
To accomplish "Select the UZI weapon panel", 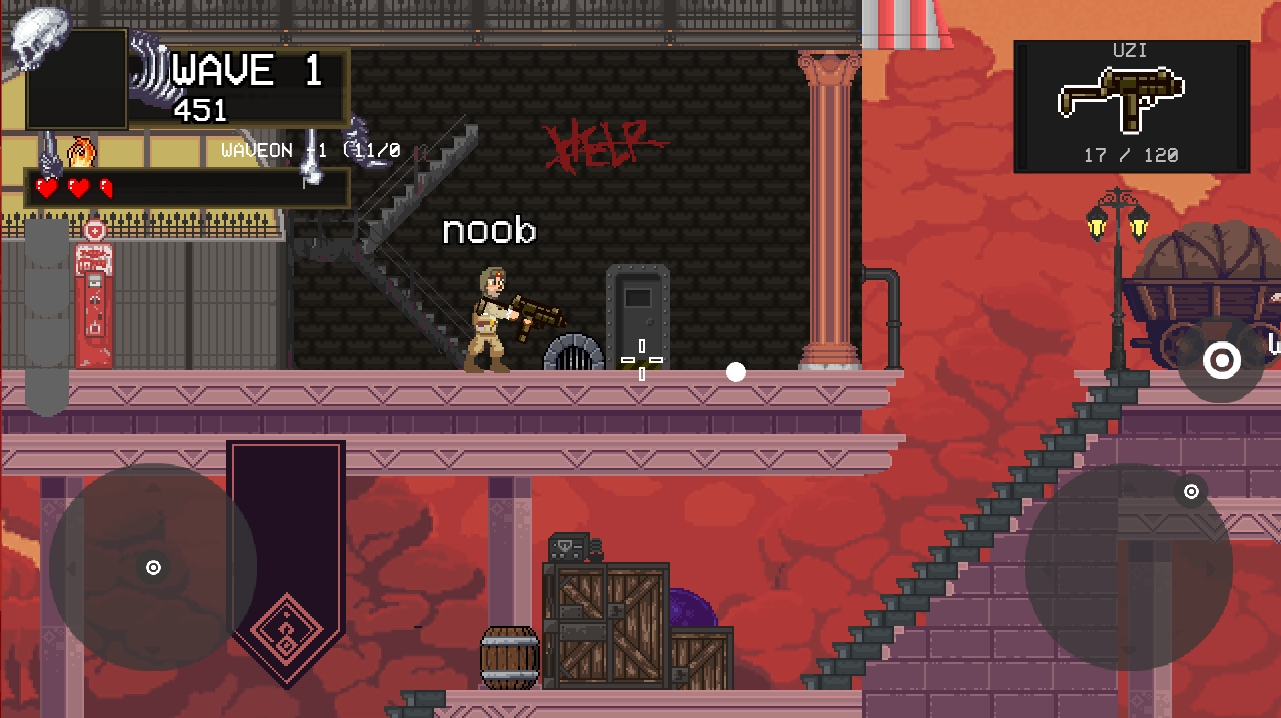I will point(1131,106).
